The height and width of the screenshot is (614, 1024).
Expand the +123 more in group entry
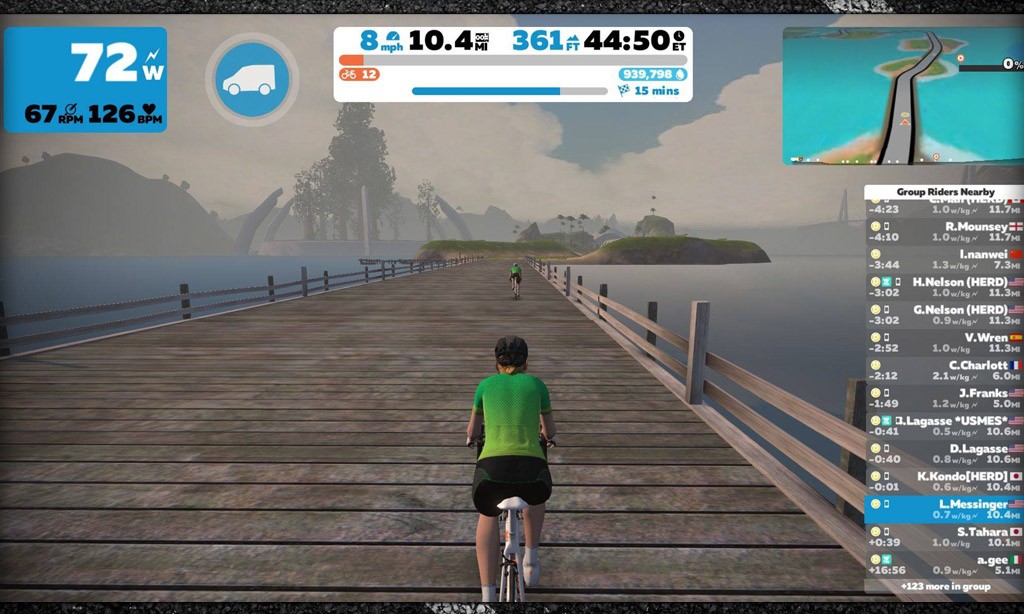point(944,587)
